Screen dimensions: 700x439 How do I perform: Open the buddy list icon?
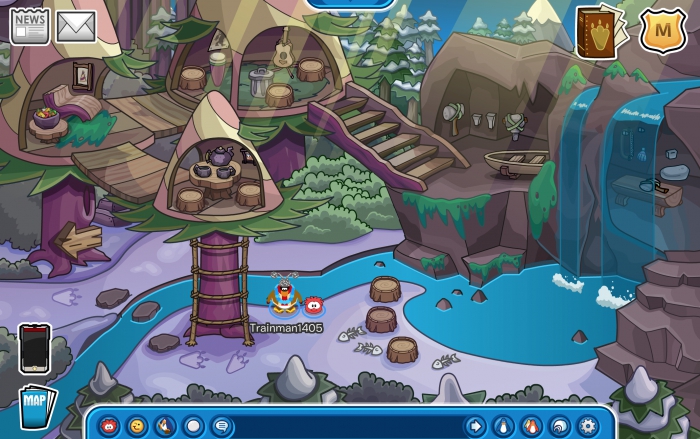point(532,426)
